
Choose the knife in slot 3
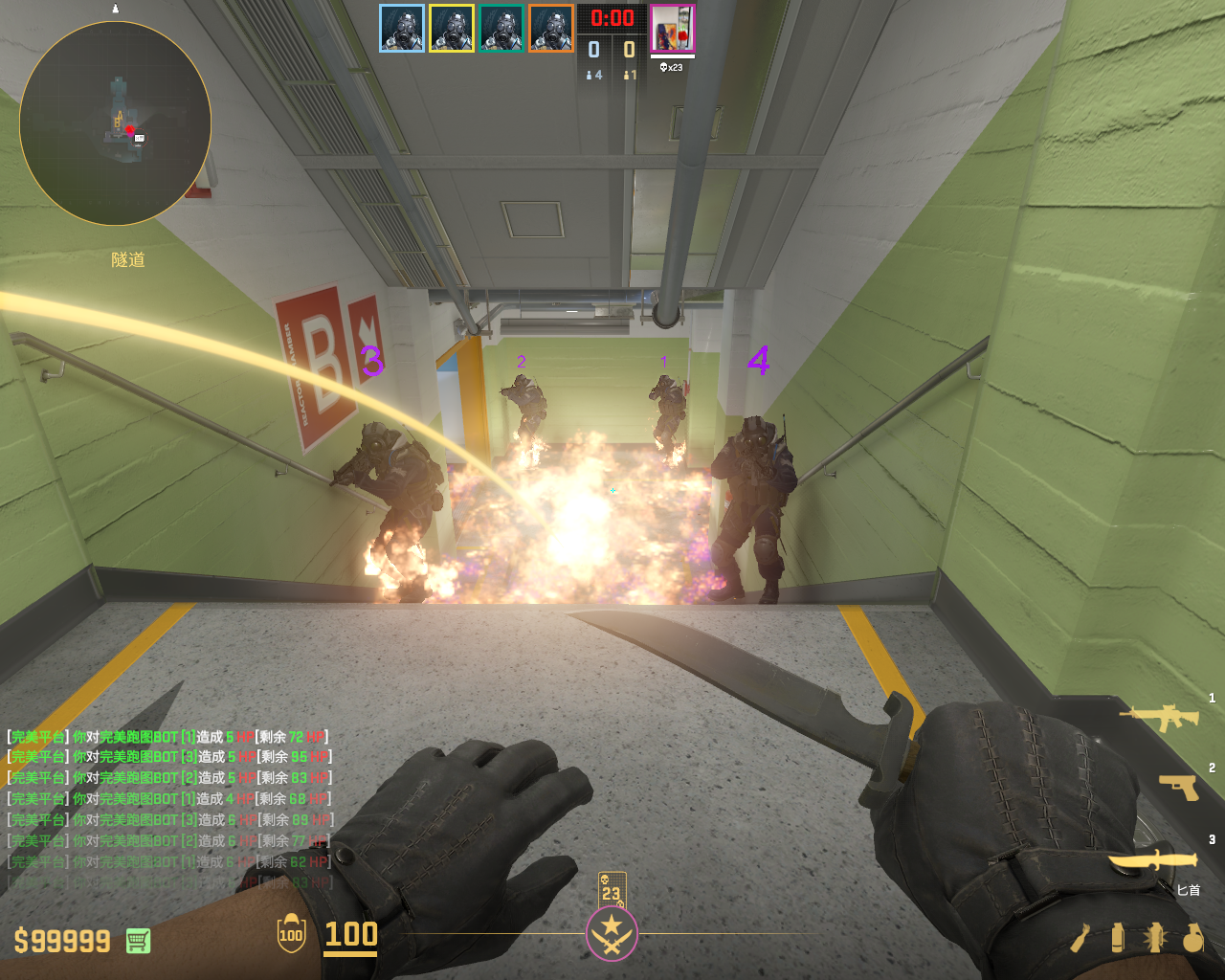(x=1155, y=860)
